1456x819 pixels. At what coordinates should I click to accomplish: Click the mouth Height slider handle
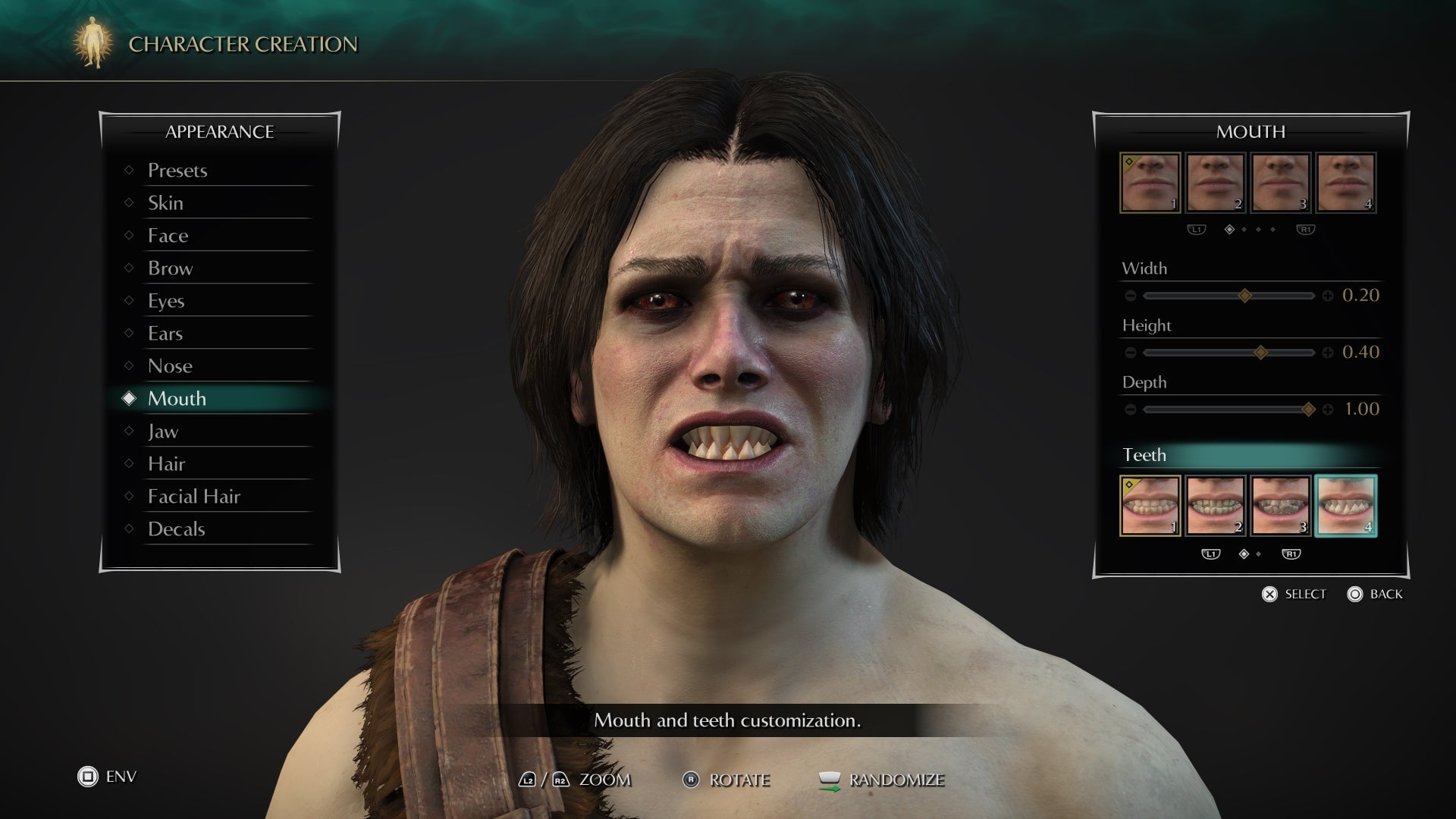click(x=1260, y=353)
